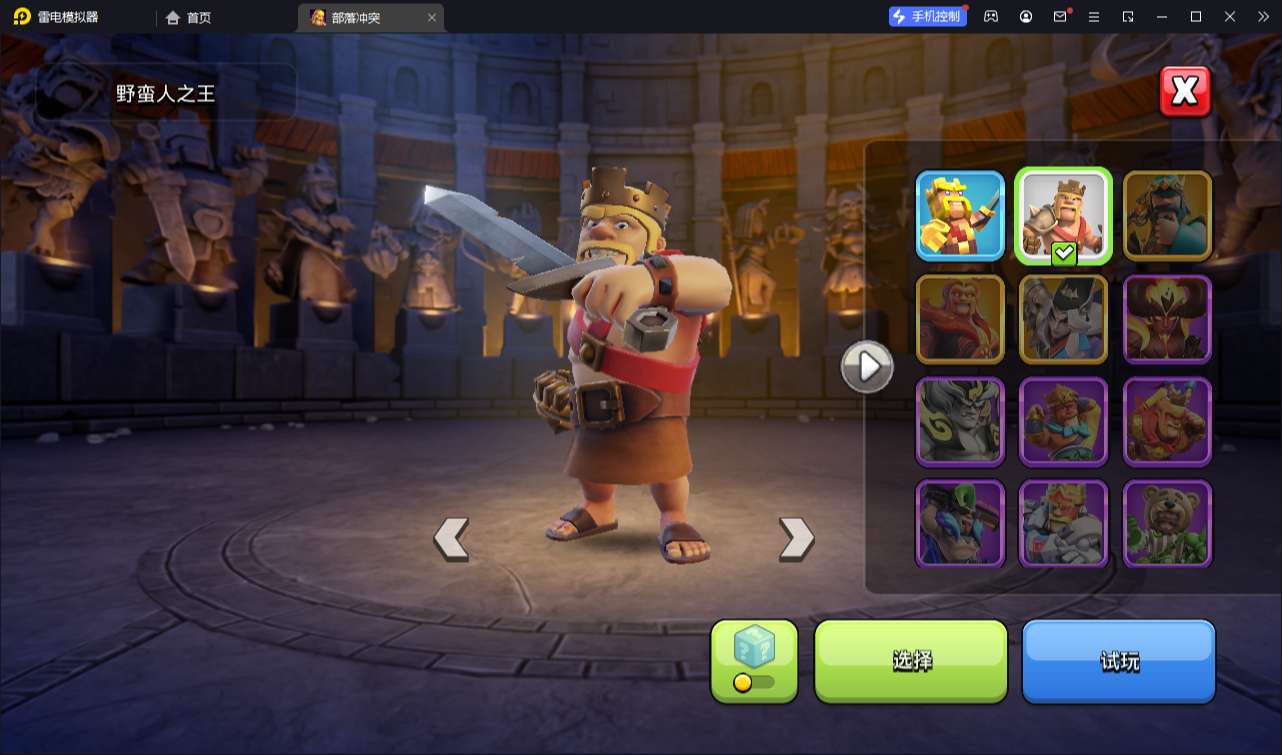The image size is (1282, 755).
Task: Tap the blue 试玩 button
Action: click(x=1118, y=661)
